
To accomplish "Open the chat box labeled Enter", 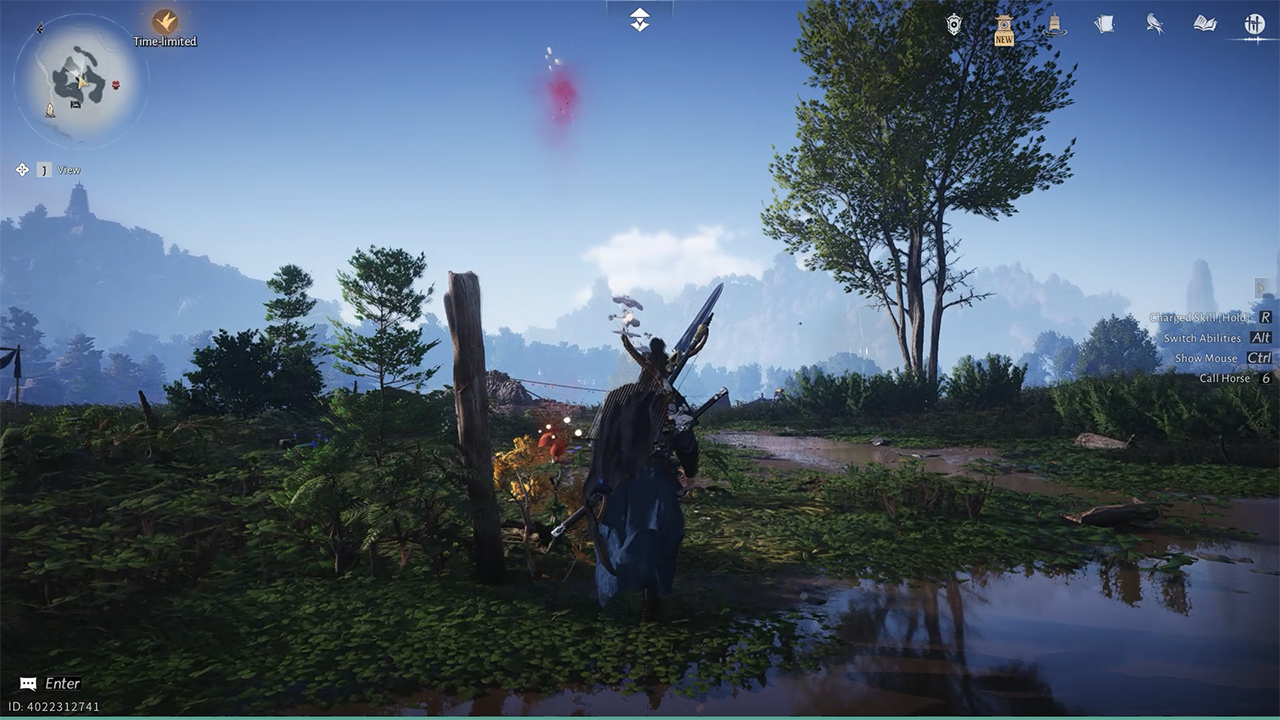I will (50, 684).
